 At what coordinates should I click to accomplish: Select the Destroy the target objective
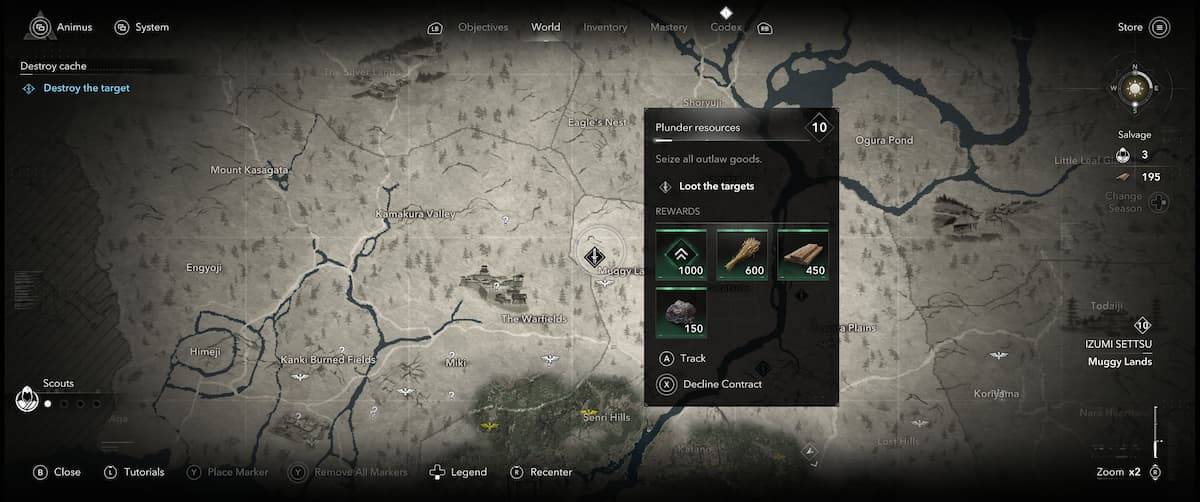86,88
